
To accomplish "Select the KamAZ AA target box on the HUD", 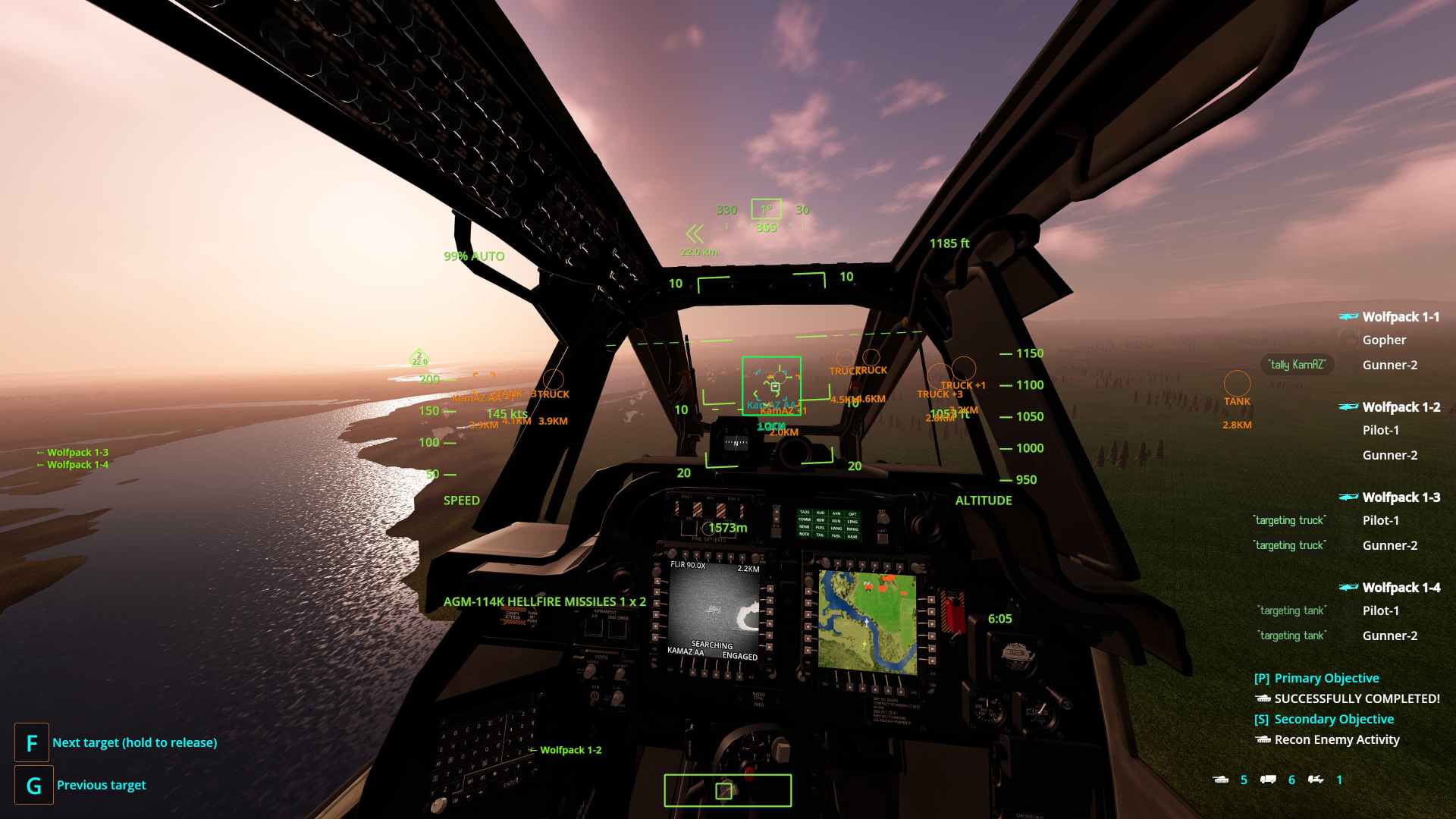I will point(773,385).
